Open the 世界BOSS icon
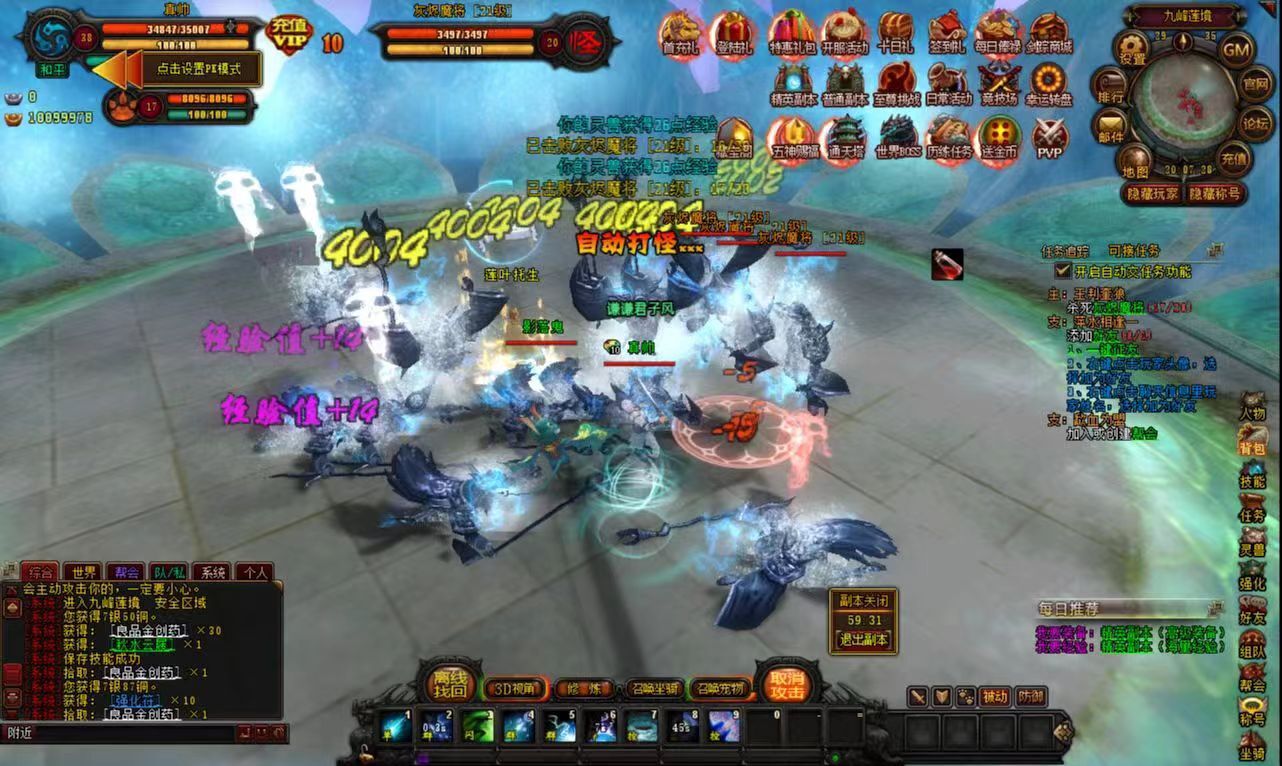Image resolution: width=1282 pixels, height=766 pixels. coord(897,136)
